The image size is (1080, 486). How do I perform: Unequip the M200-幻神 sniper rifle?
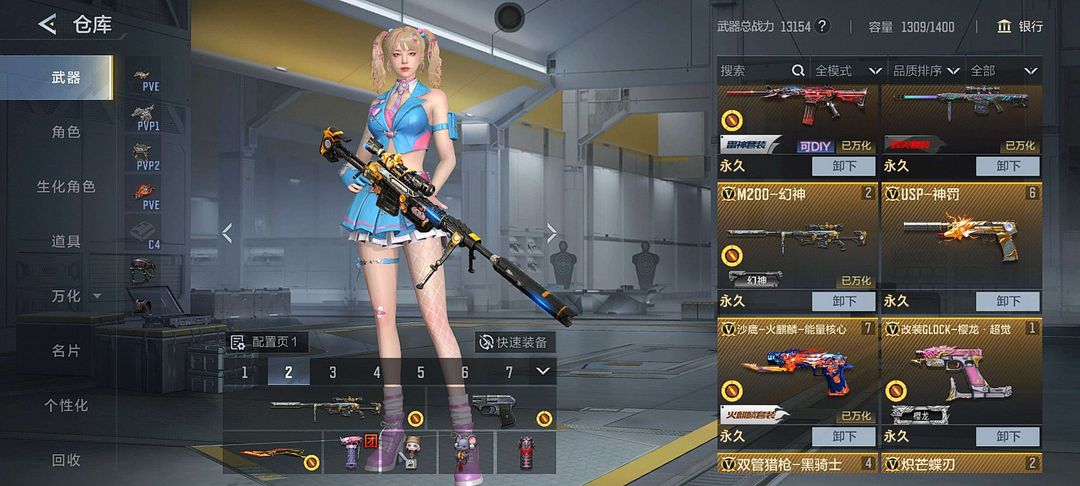pyautogui.click(x=842, y=301)
